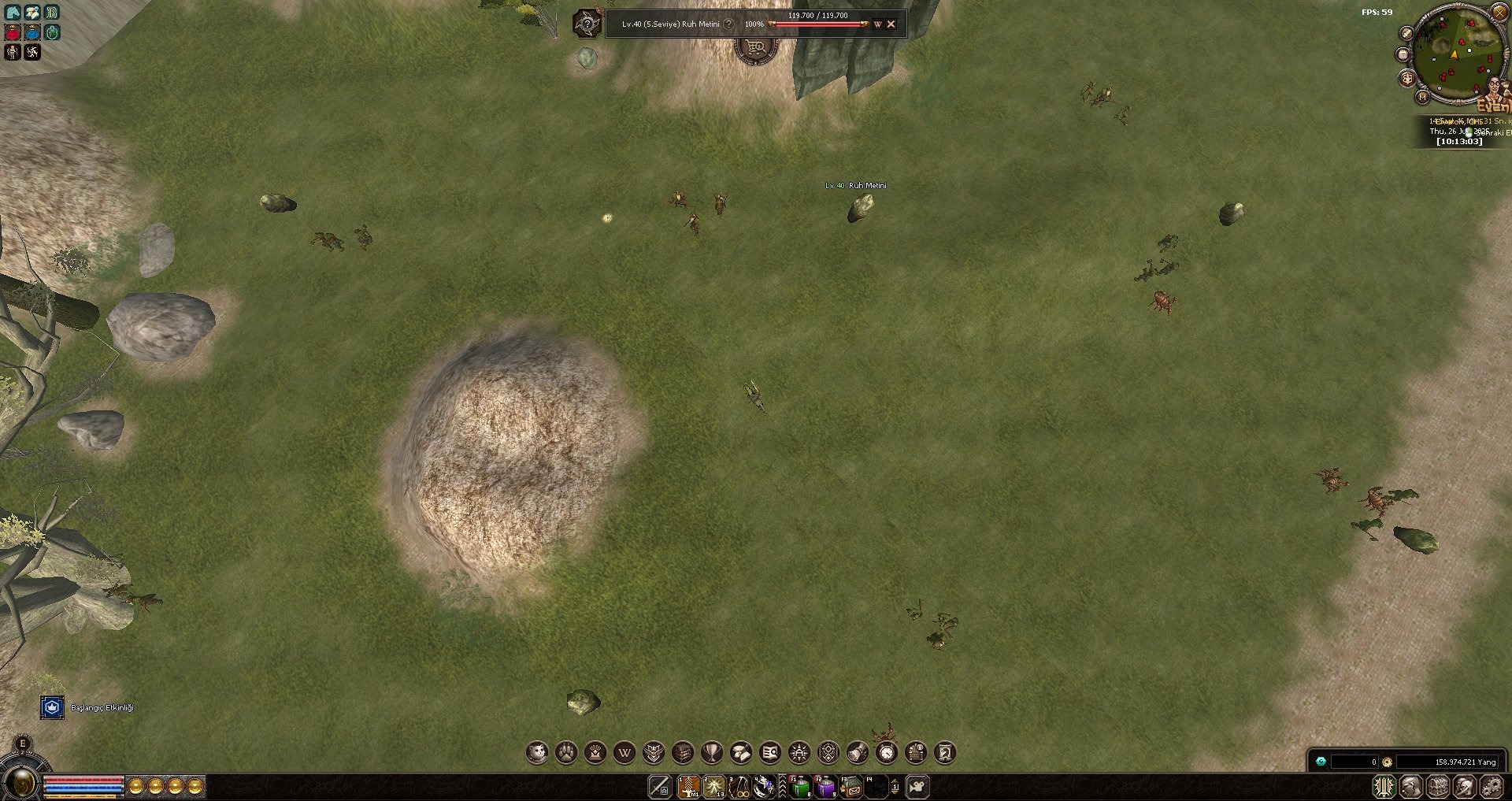Screen dimensions: 1512x801
Task: Click the trophy ranking icon in bottom bar
Action: 713,752
